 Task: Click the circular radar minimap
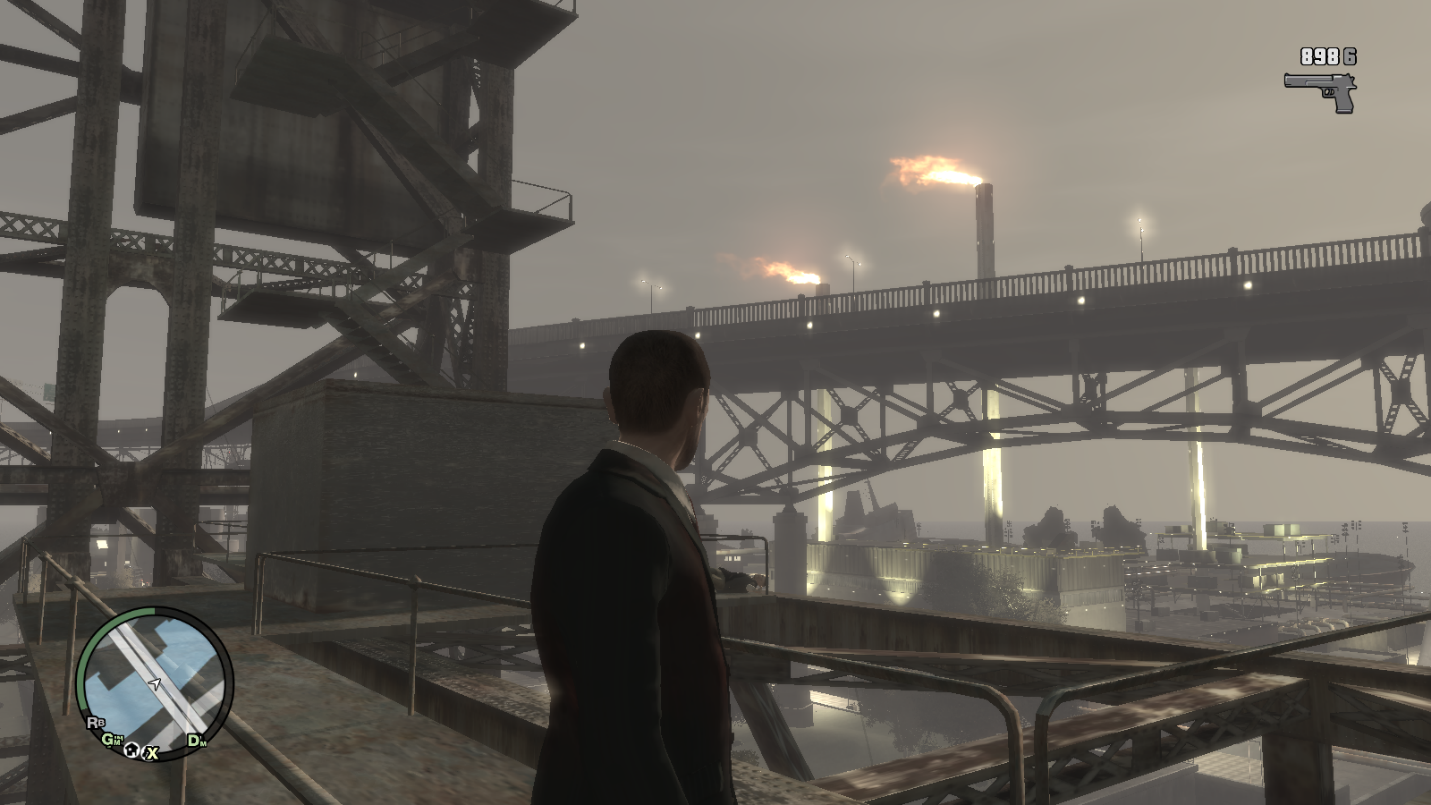point(154,682)
